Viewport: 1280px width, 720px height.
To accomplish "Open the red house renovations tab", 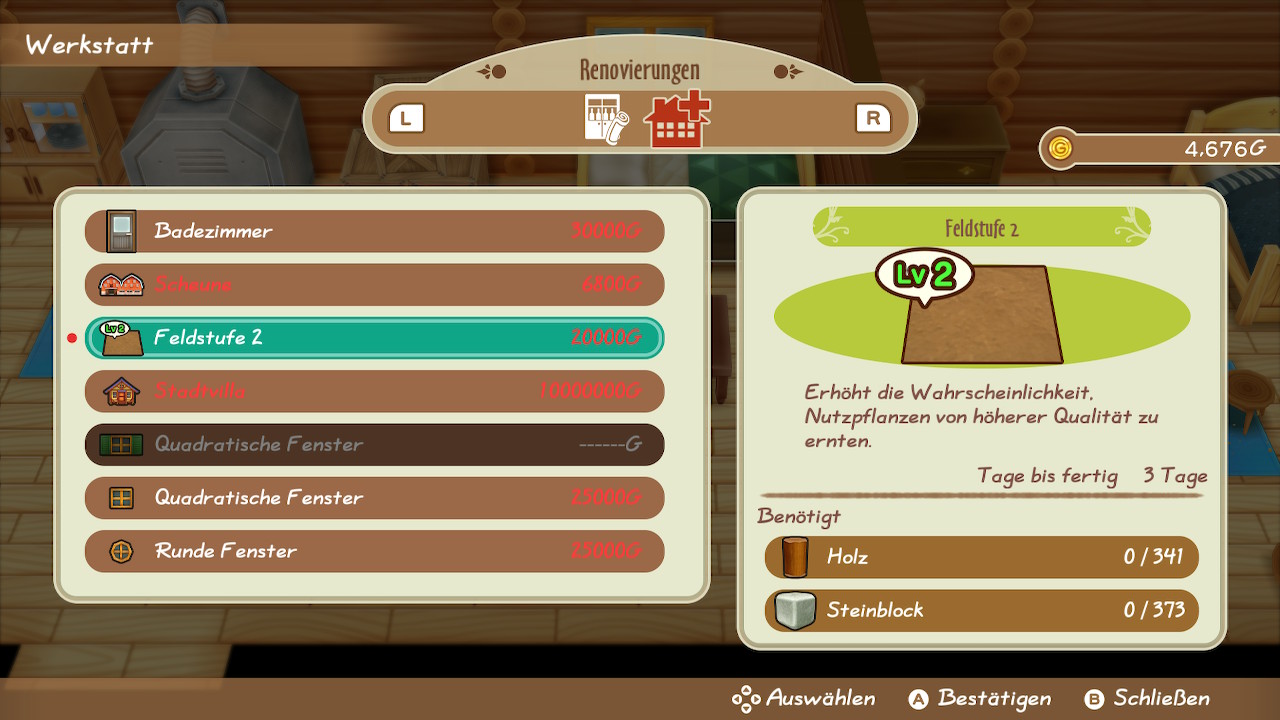I will [x=676, y=120].
